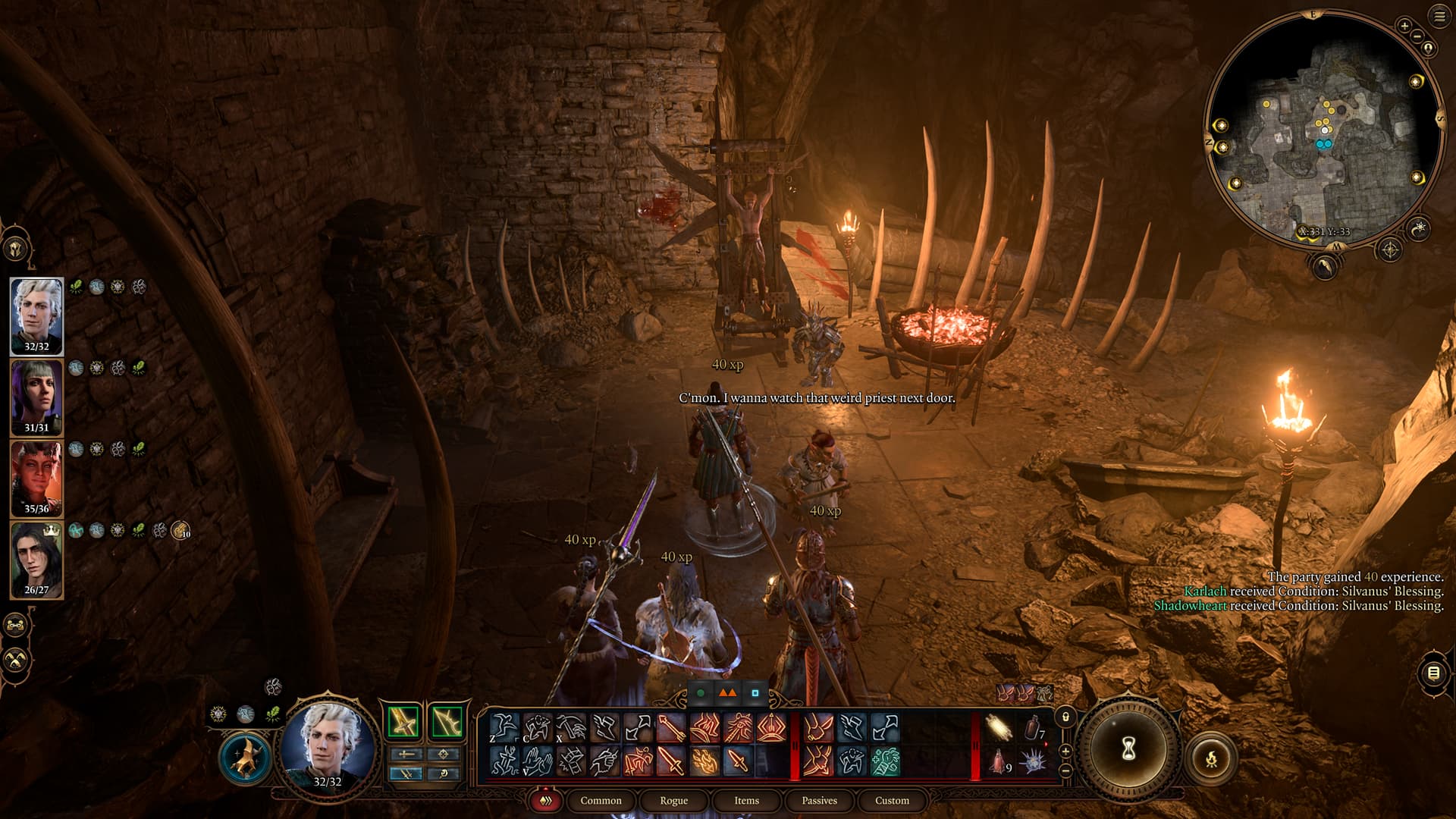The image size is (1456, 819).
Task: Click the circular minimap
Action: [1323, 129]
